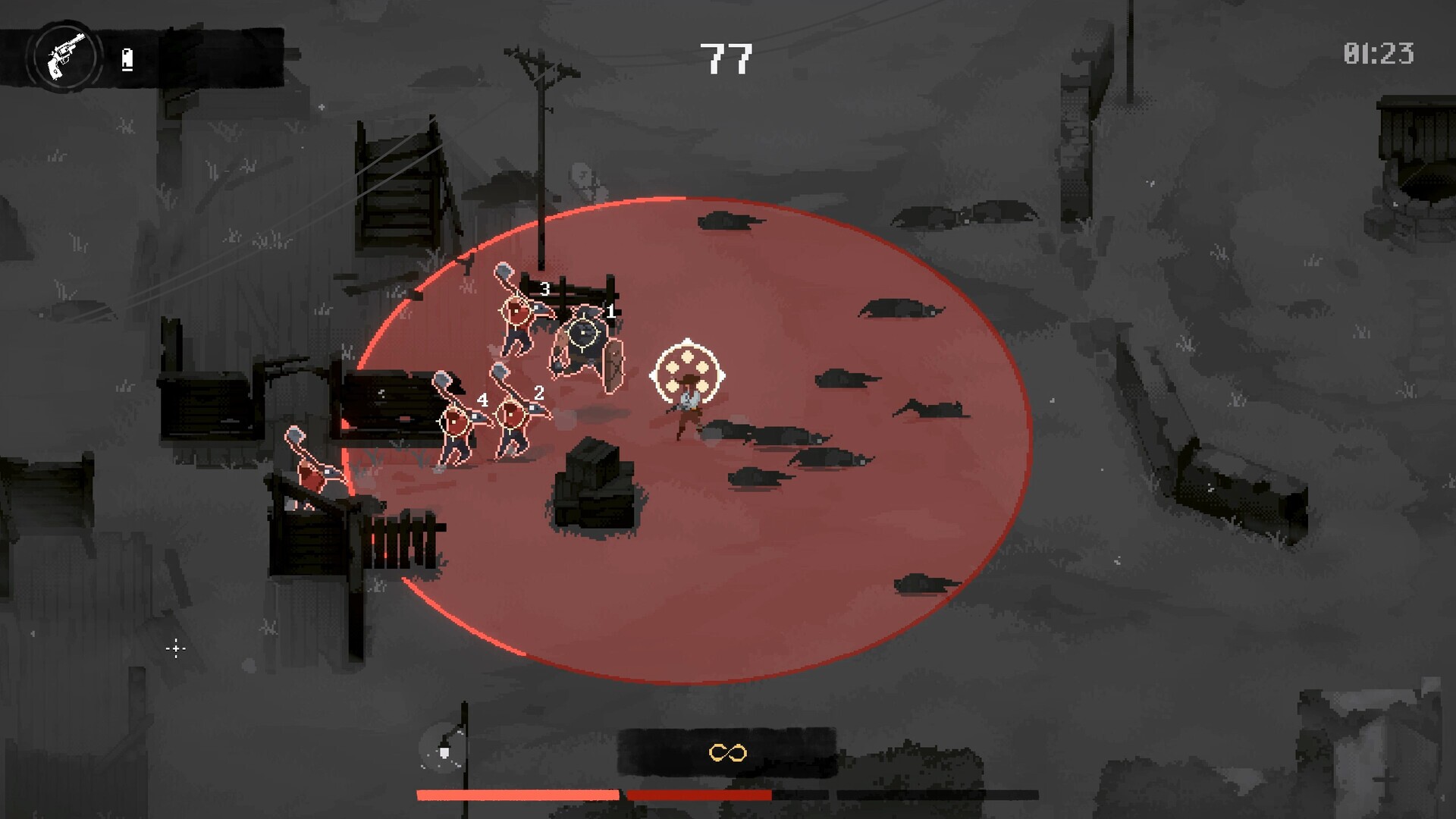Screen dimensions: 1456x819
Task: Select the shield-carrying brute enemy
Action: click(584, 356)
